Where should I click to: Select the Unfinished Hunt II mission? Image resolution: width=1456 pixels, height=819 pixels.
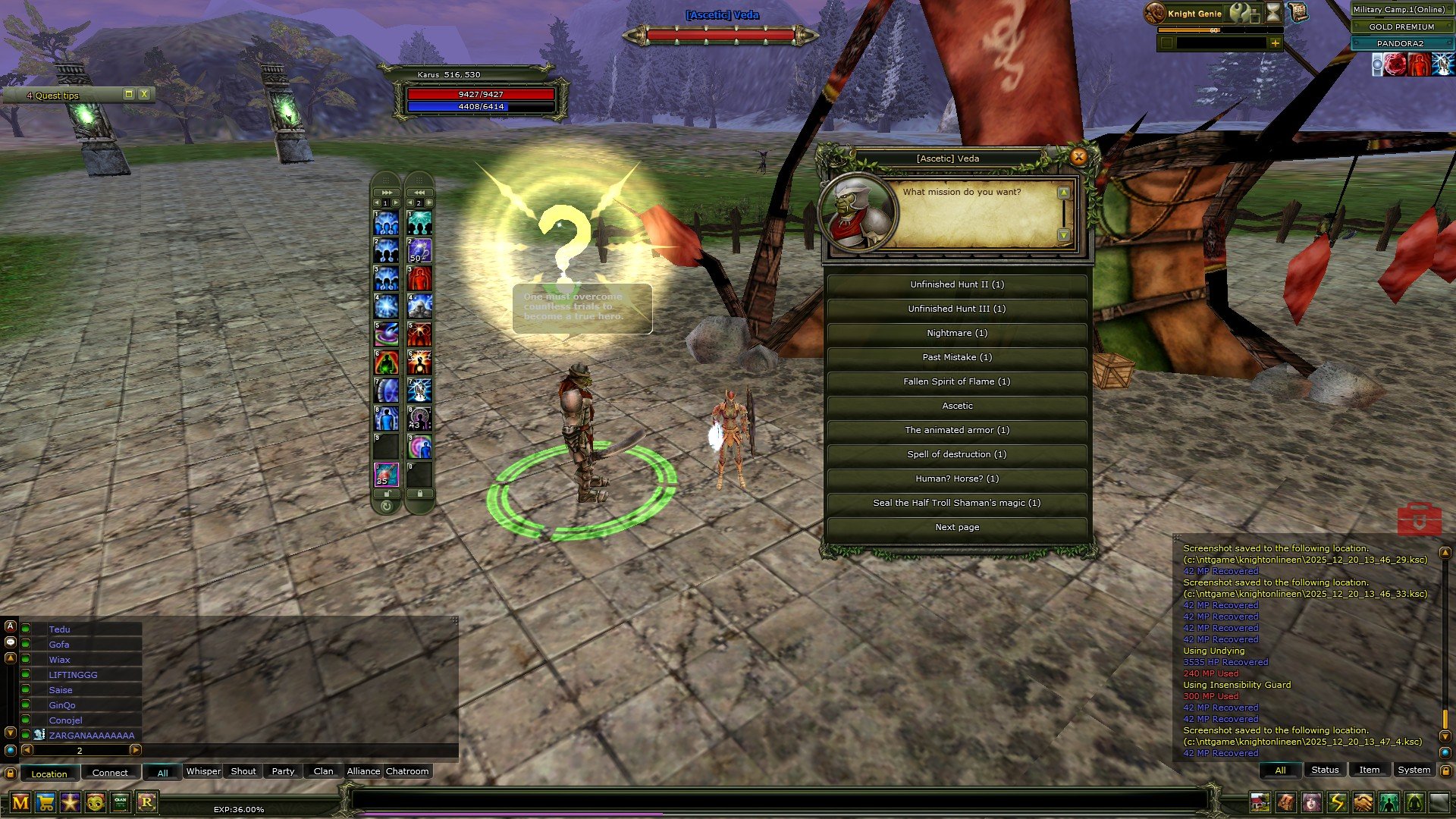[956, 284]
